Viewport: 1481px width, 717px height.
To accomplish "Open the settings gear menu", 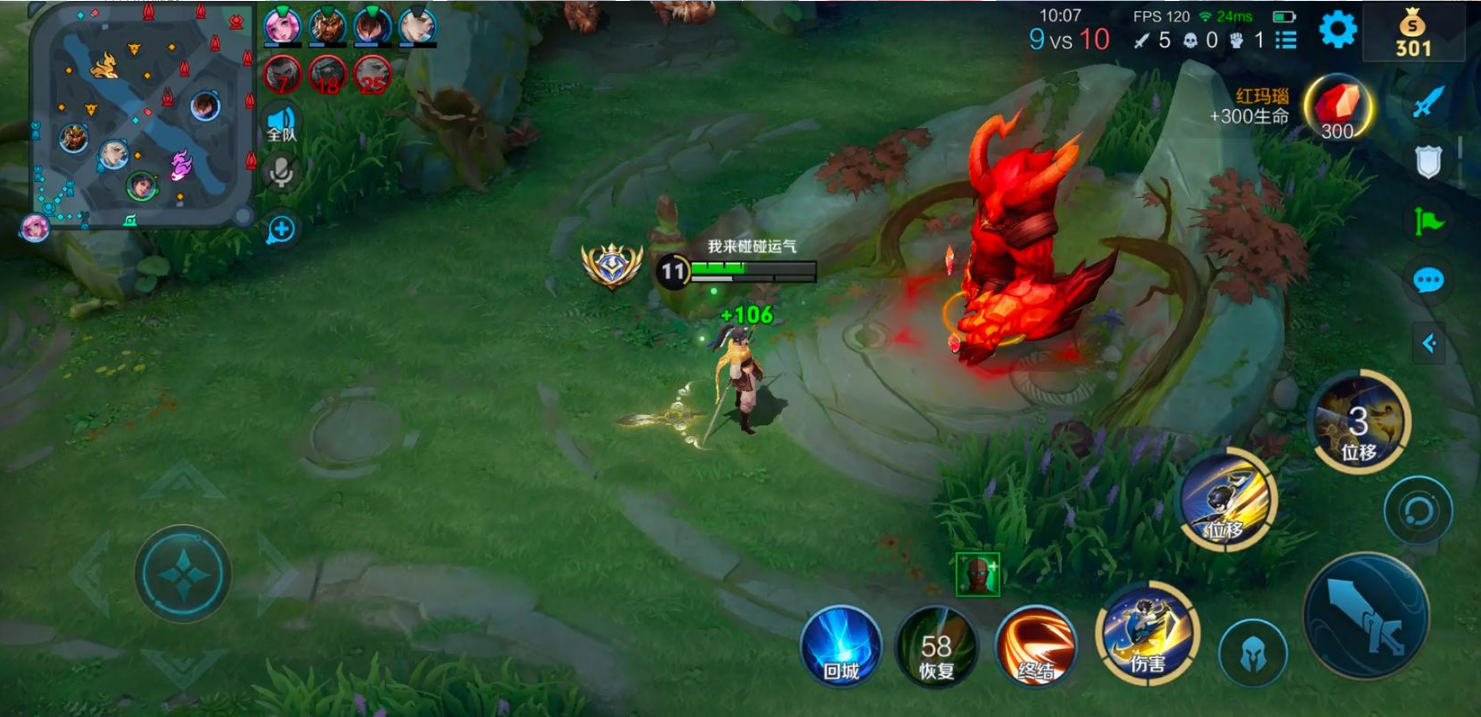I will [1337, 29].
